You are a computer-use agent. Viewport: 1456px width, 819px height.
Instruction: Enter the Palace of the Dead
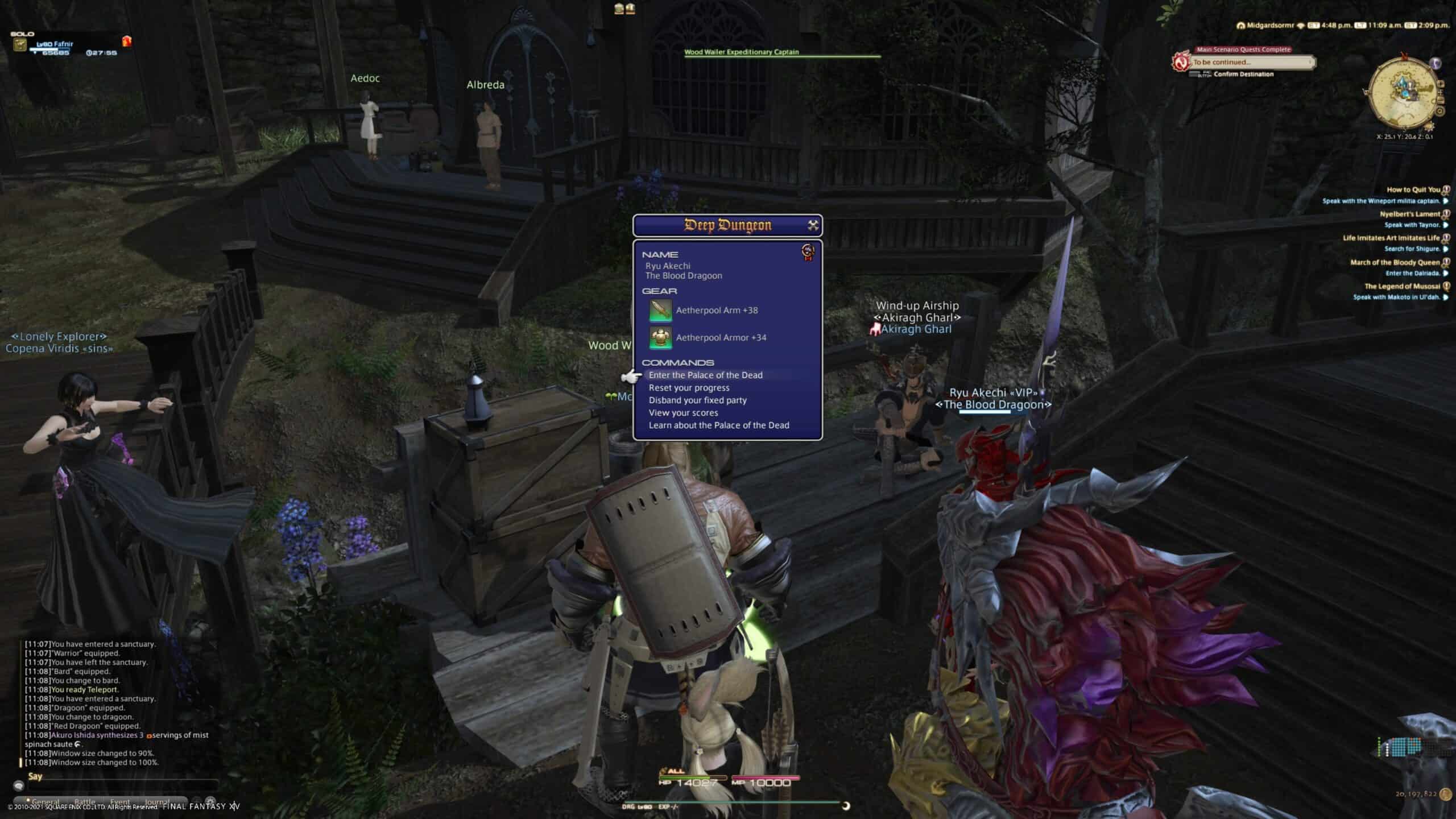705,375
